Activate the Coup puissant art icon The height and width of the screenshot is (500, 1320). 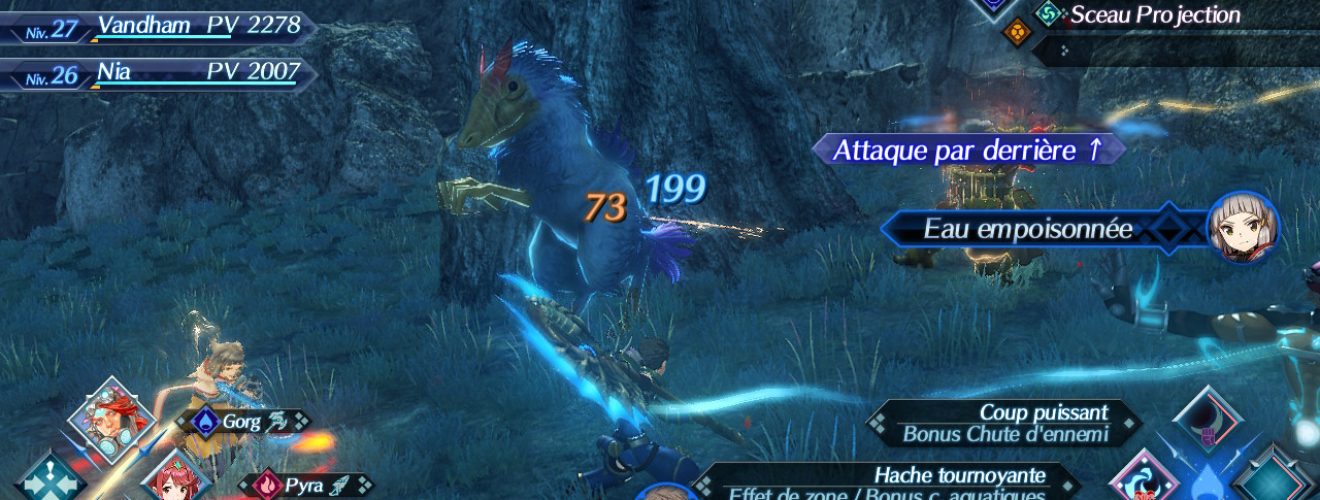(x=1208, y=422)
